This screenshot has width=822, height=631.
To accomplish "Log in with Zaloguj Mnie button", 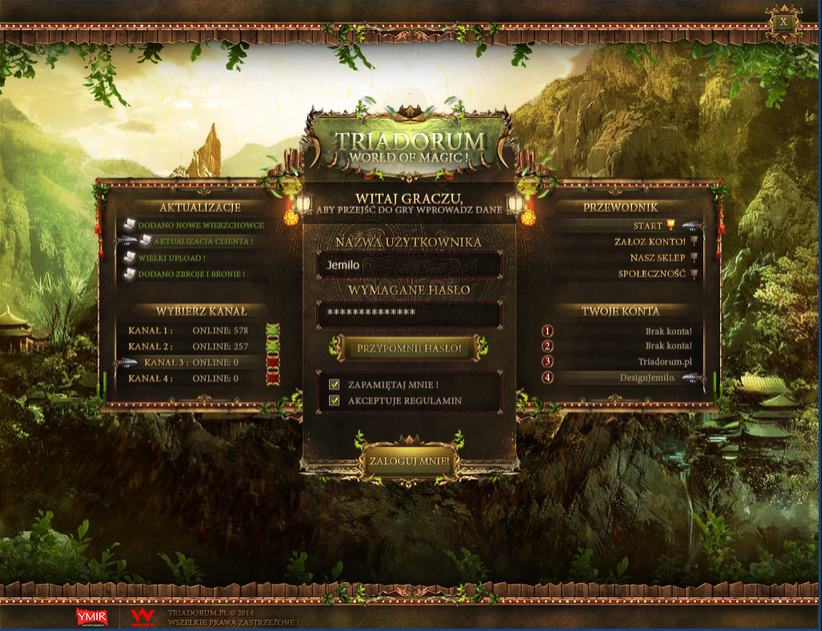I will [409, 462].
